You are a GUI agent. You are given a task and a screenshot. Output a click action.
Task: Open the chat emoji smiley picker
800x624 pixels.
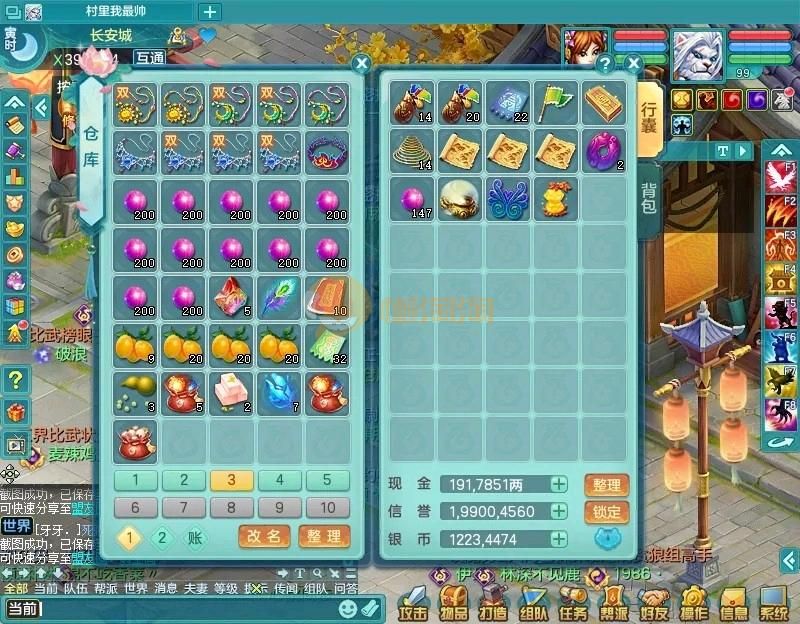pyautogui.click(x=348, y=608)
